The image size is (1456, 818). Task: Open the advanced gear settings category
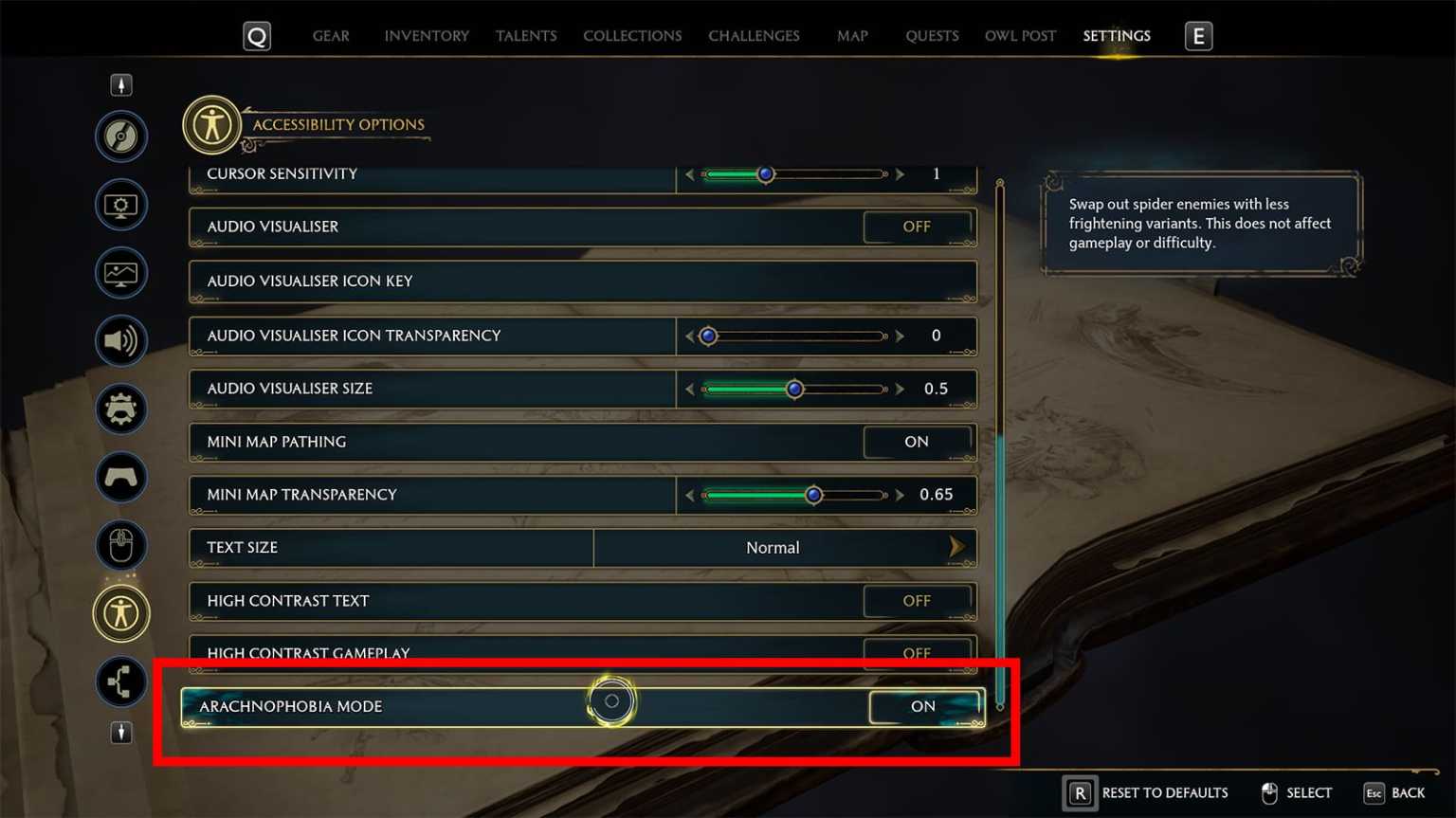[120, 409]
